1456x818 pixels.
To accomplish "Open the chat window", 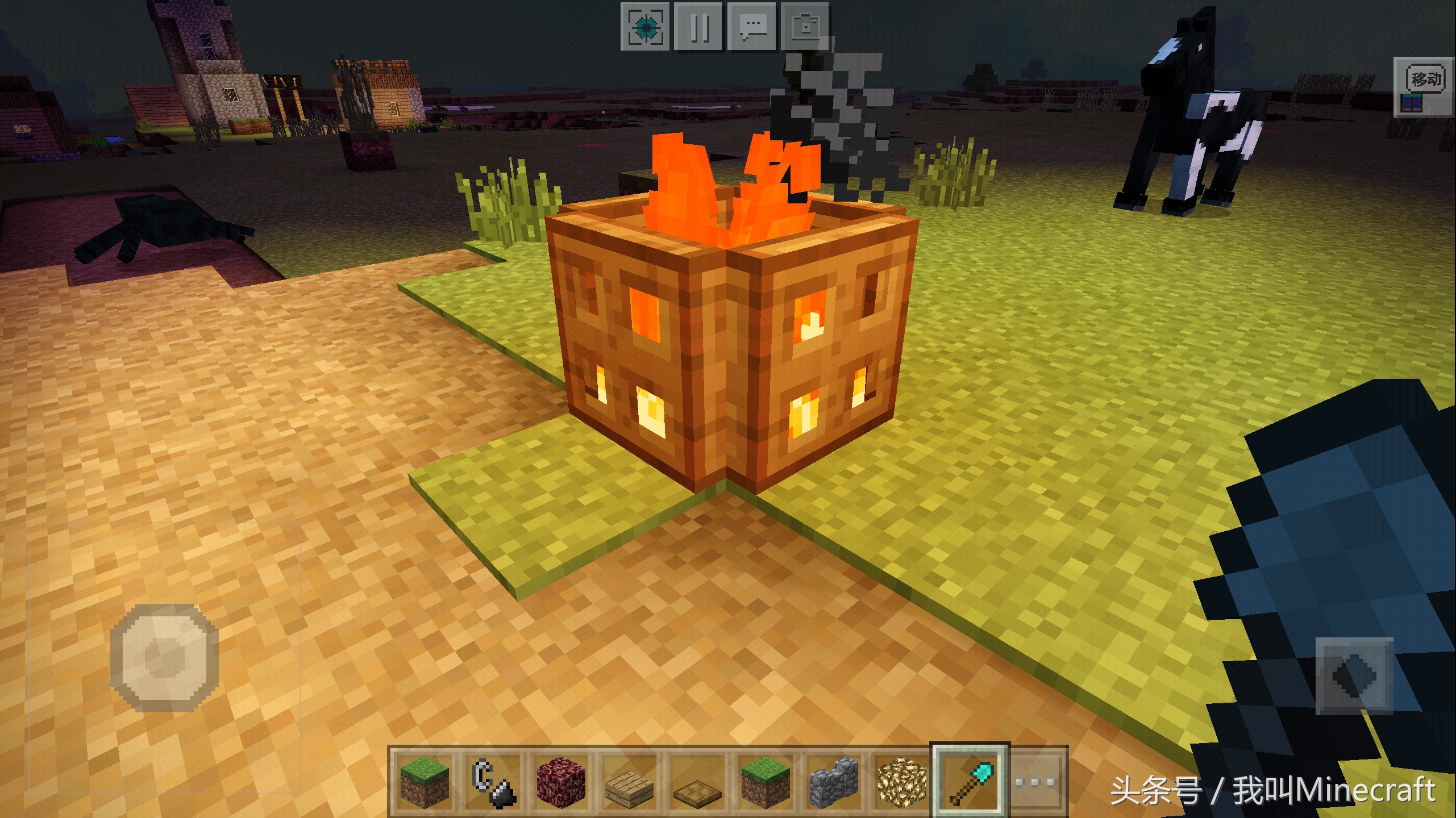I will (x=752, y=27).
